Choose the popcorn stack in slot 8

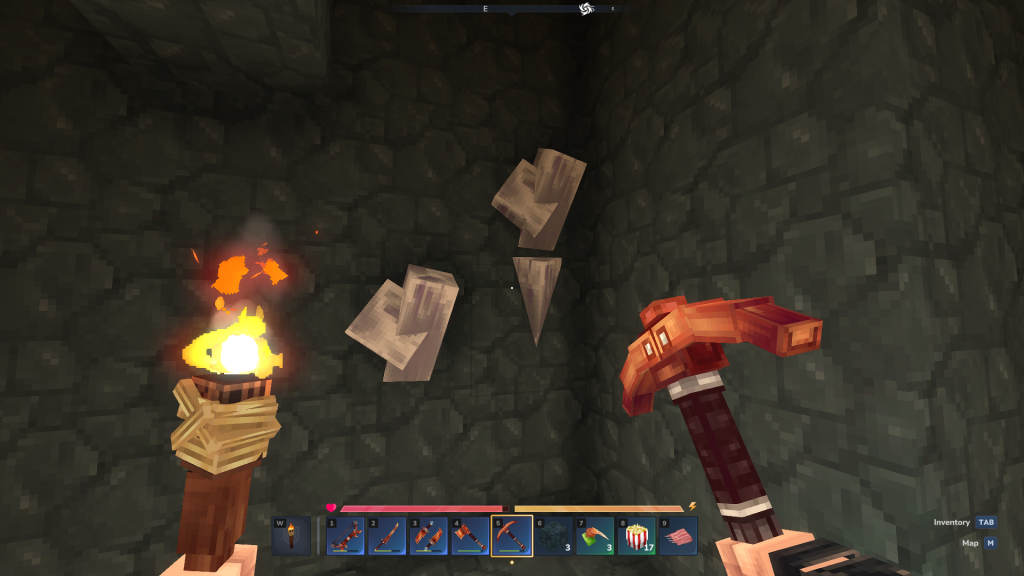pyautogui.click(x=637, y=536)
